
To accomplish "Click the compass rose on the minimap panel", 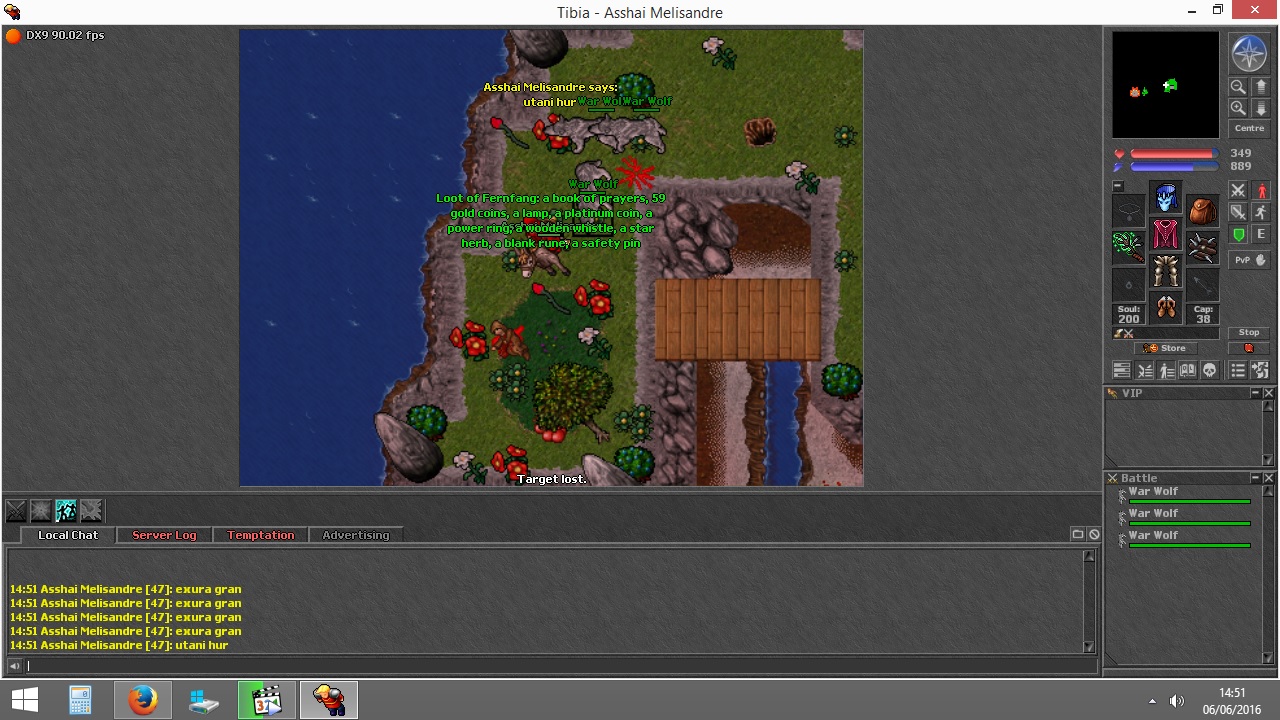I will point(1249,53).
